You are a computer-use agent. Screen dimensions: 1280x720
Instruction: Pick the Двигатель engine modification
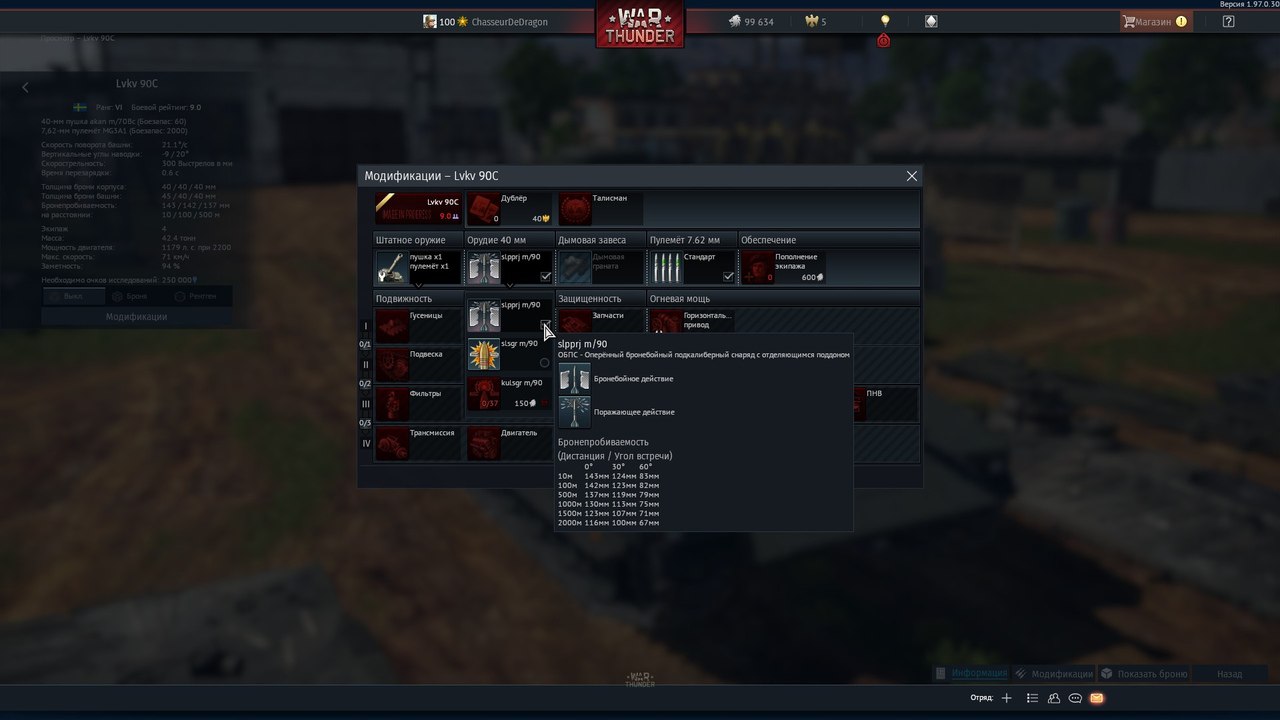[510, 443]
